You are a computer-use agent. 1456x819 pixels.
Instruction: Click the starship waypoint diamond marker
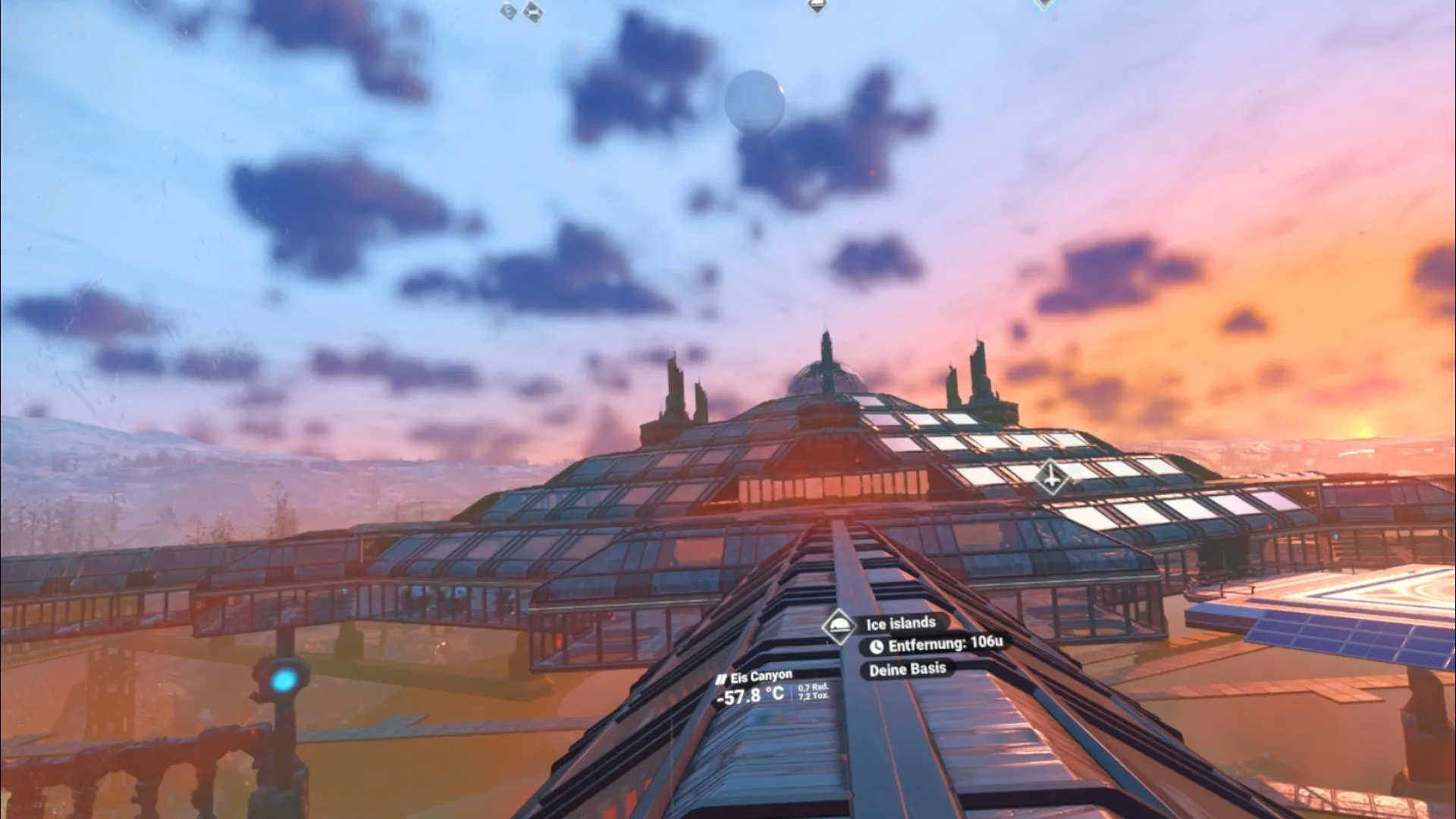pos(1051,477)
